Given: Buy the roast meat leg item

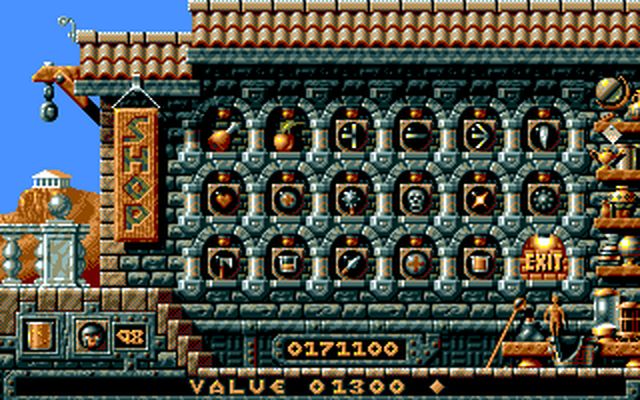Looking at the screenshot, I should tap(224, 135).
